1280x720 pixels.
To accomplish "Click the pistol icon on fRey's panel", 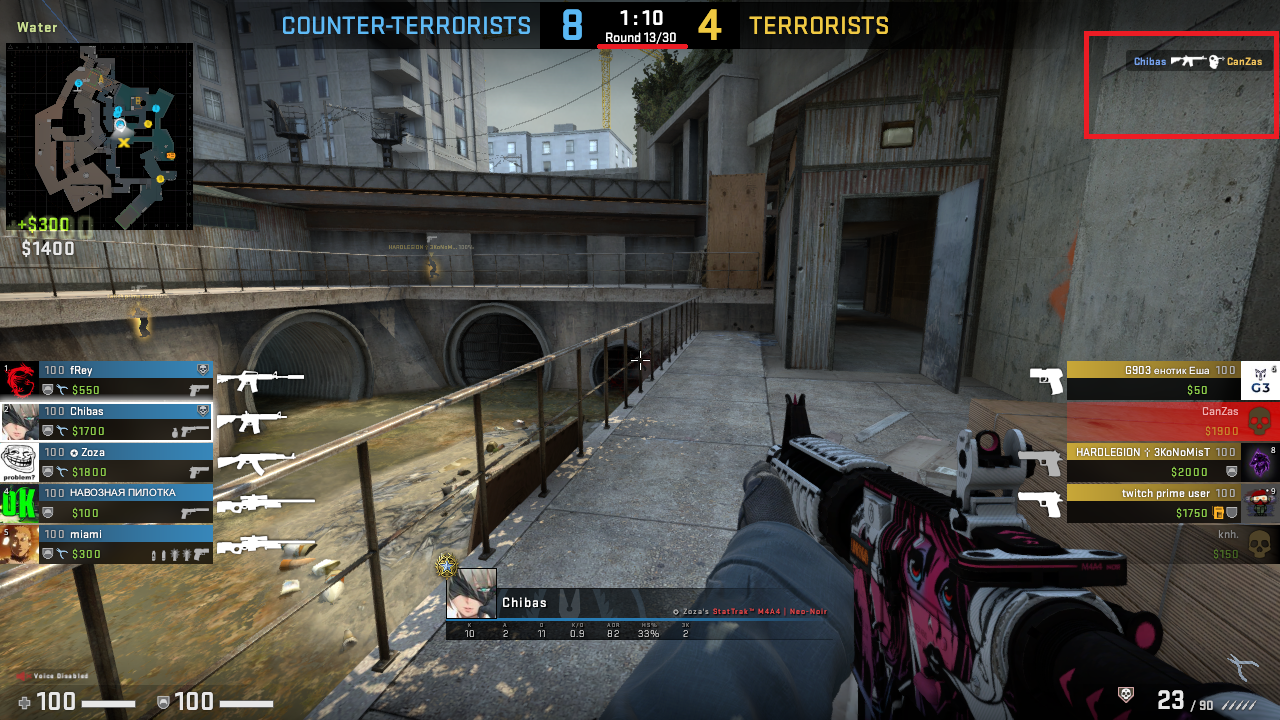I will coord(197,390).
